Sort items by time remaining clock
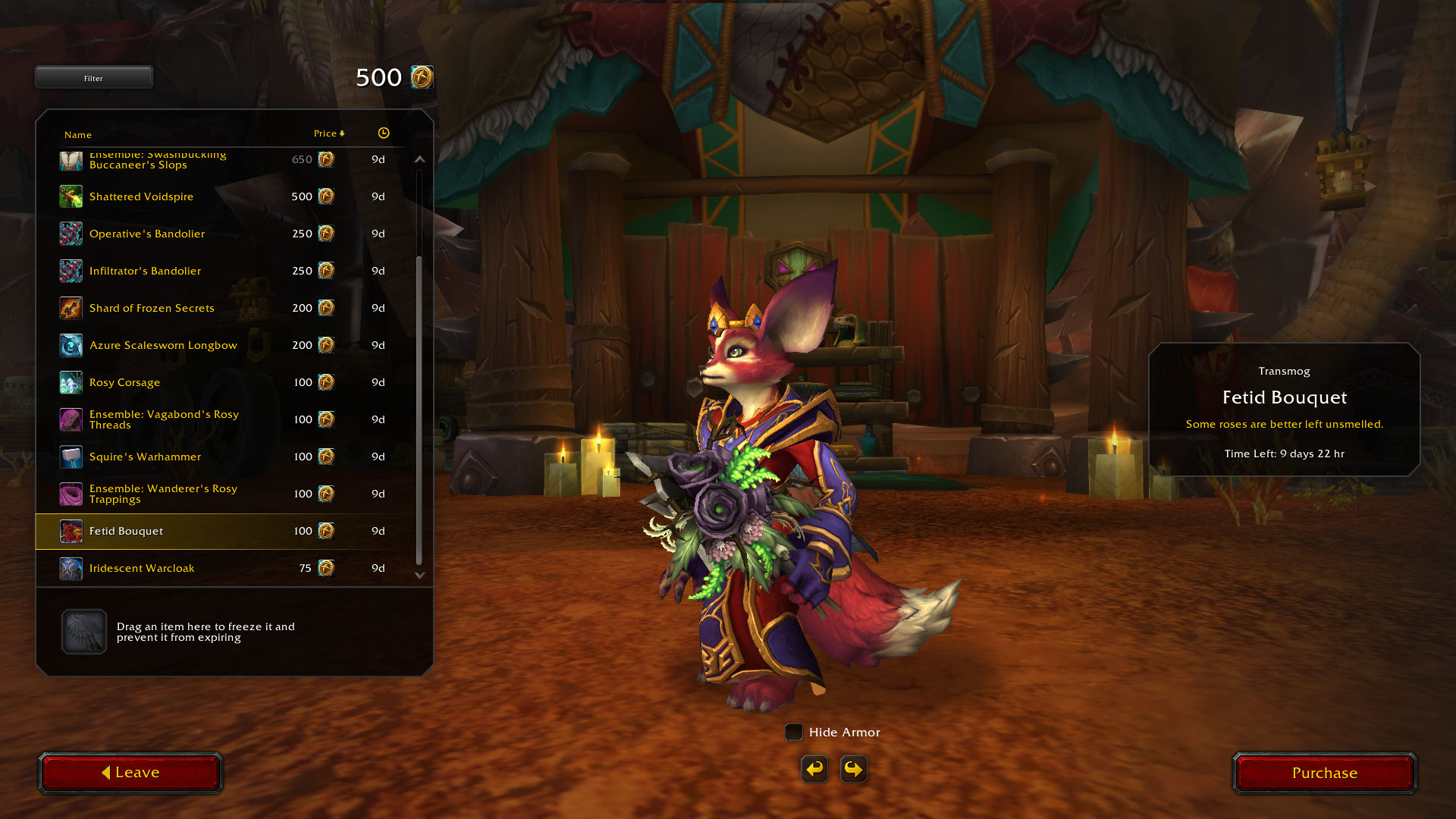 point(384,133)
